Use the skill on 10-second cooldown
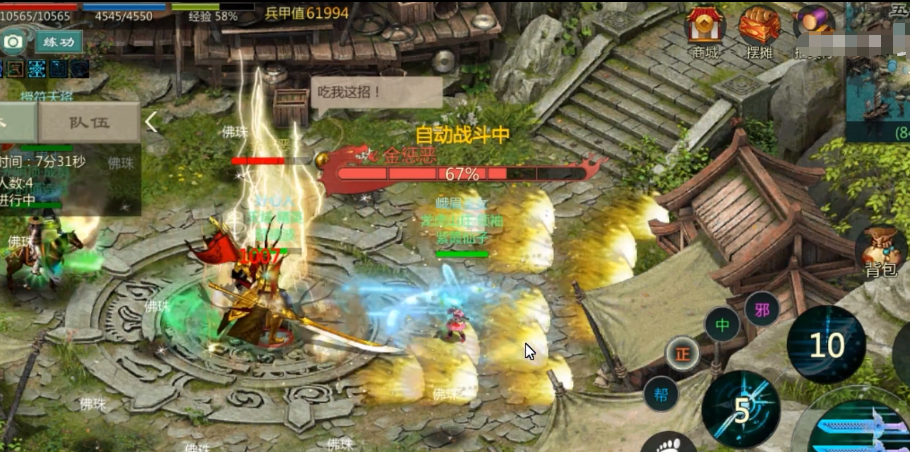 [826, 345]
